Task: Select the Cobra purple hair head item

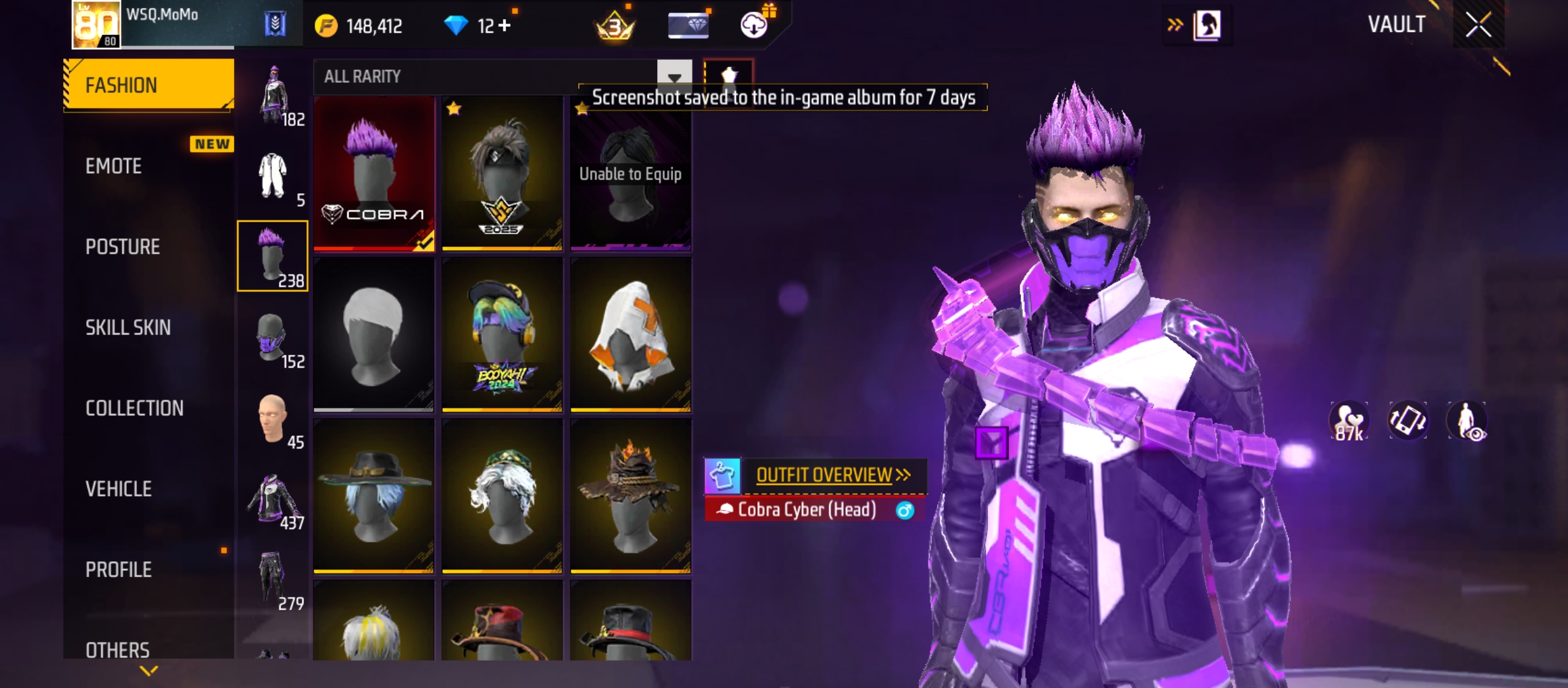Action: click(x=374, y=173)
